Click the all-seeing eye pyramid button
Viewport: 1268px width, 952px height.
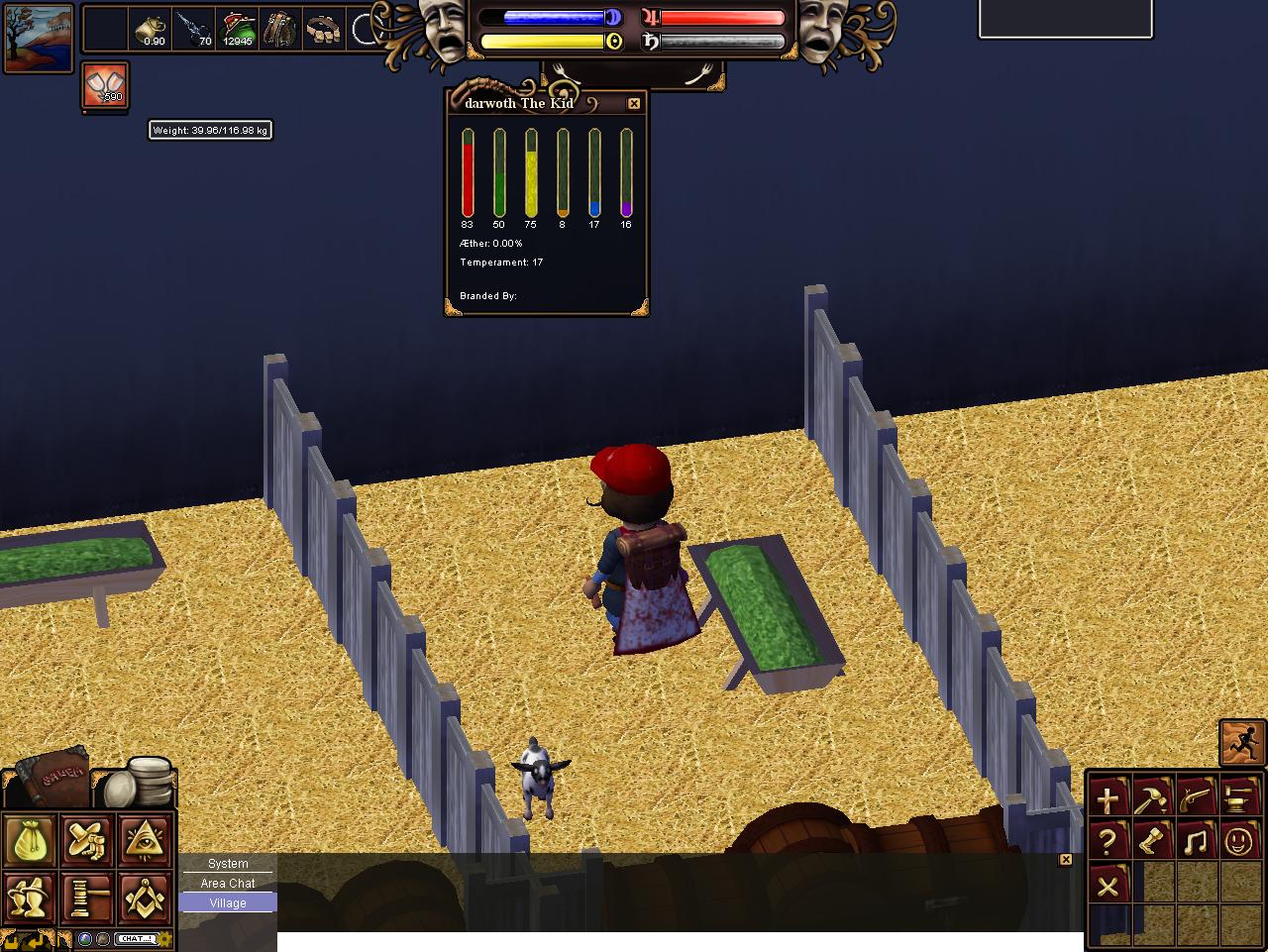point(146,840)
